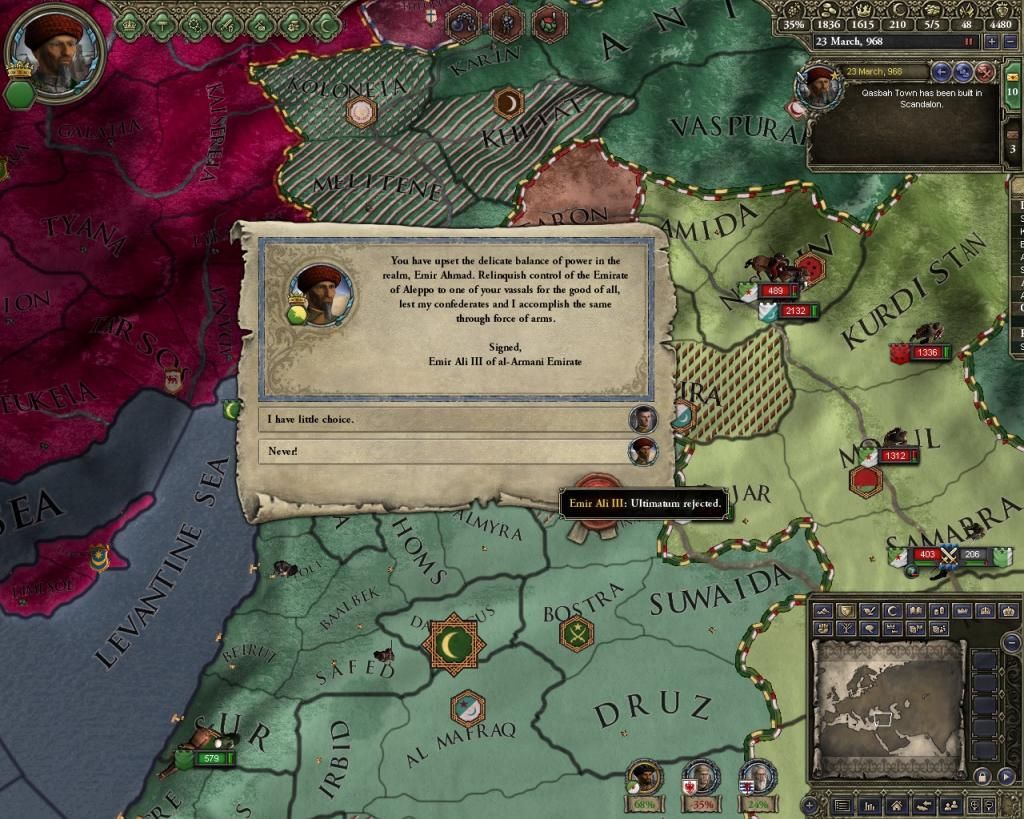Dismiss the Qasbah Town message with red button
This screenshot has height=819, width=1024.
pyautogui.click(x=984, y=72)
